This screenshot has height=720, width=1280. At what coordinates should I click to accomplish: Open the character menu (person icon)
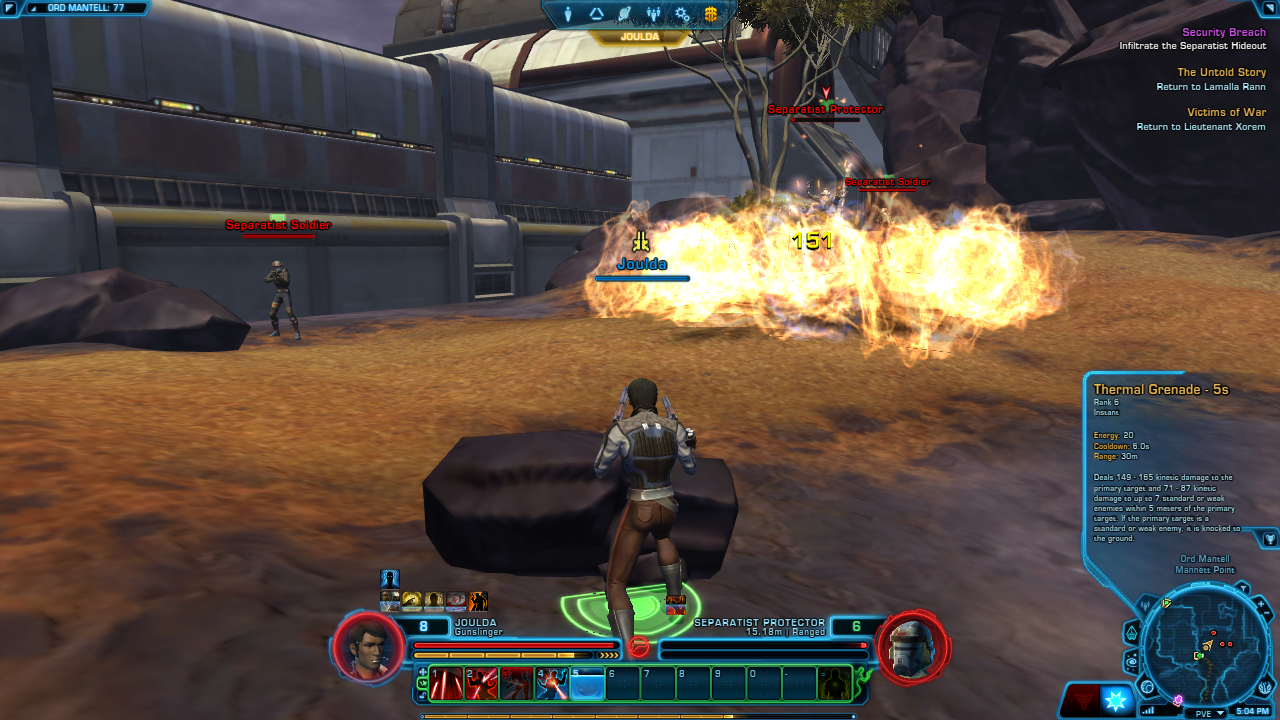click(x=568, y=14)
